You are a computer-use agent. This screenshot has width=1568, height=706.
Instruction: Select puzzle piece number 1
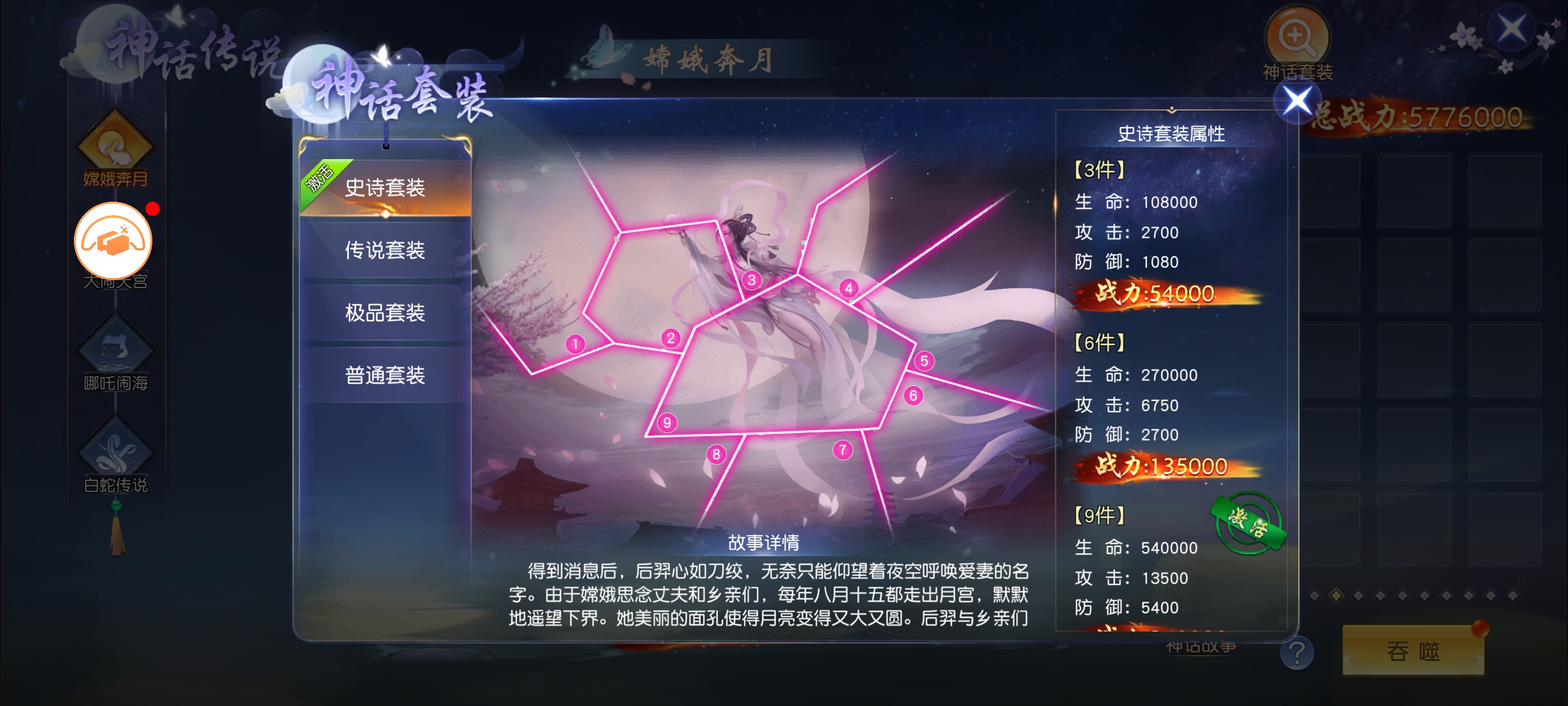coord(575,344)
